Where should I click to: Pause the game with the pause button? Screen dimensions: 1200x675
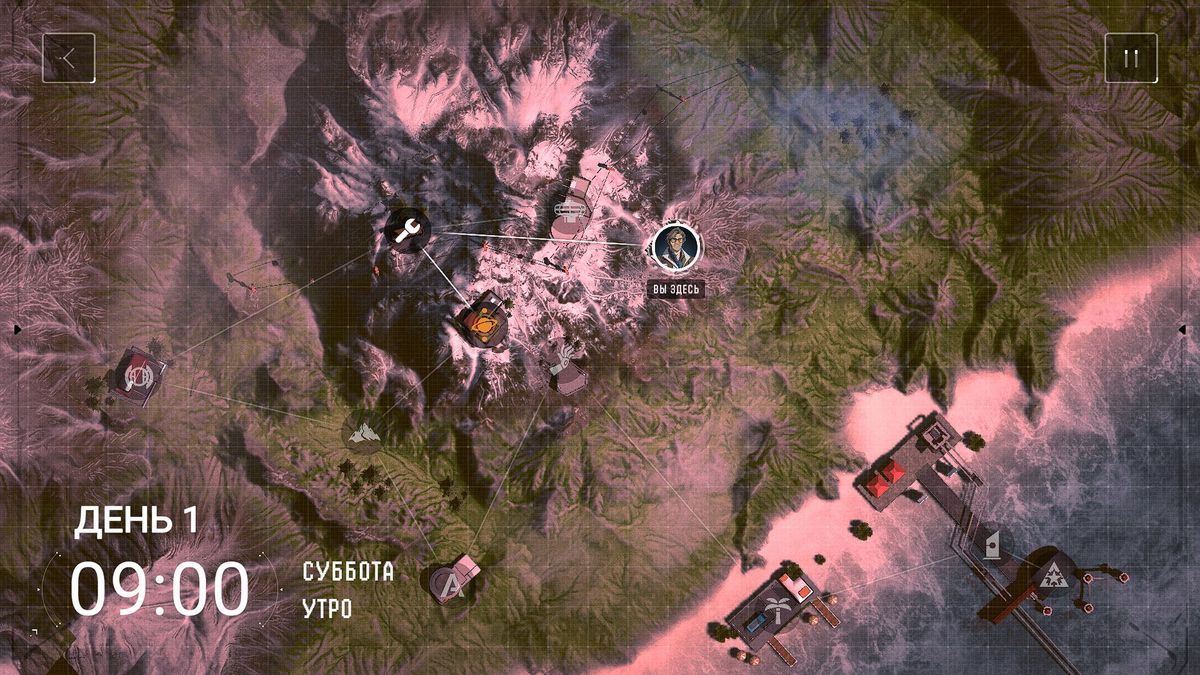(1130, 58)
